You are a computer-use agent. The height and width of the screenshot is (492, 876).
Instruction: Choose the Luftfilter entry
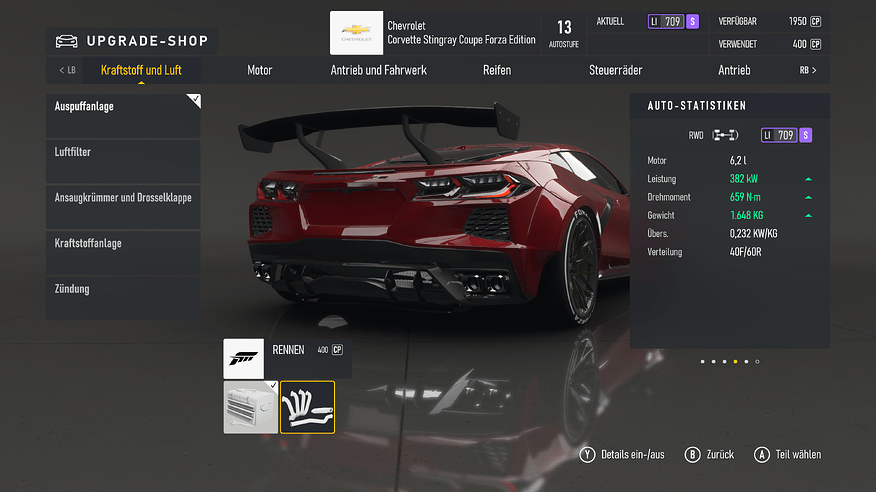pyautogui.click(x=123, y=161)
